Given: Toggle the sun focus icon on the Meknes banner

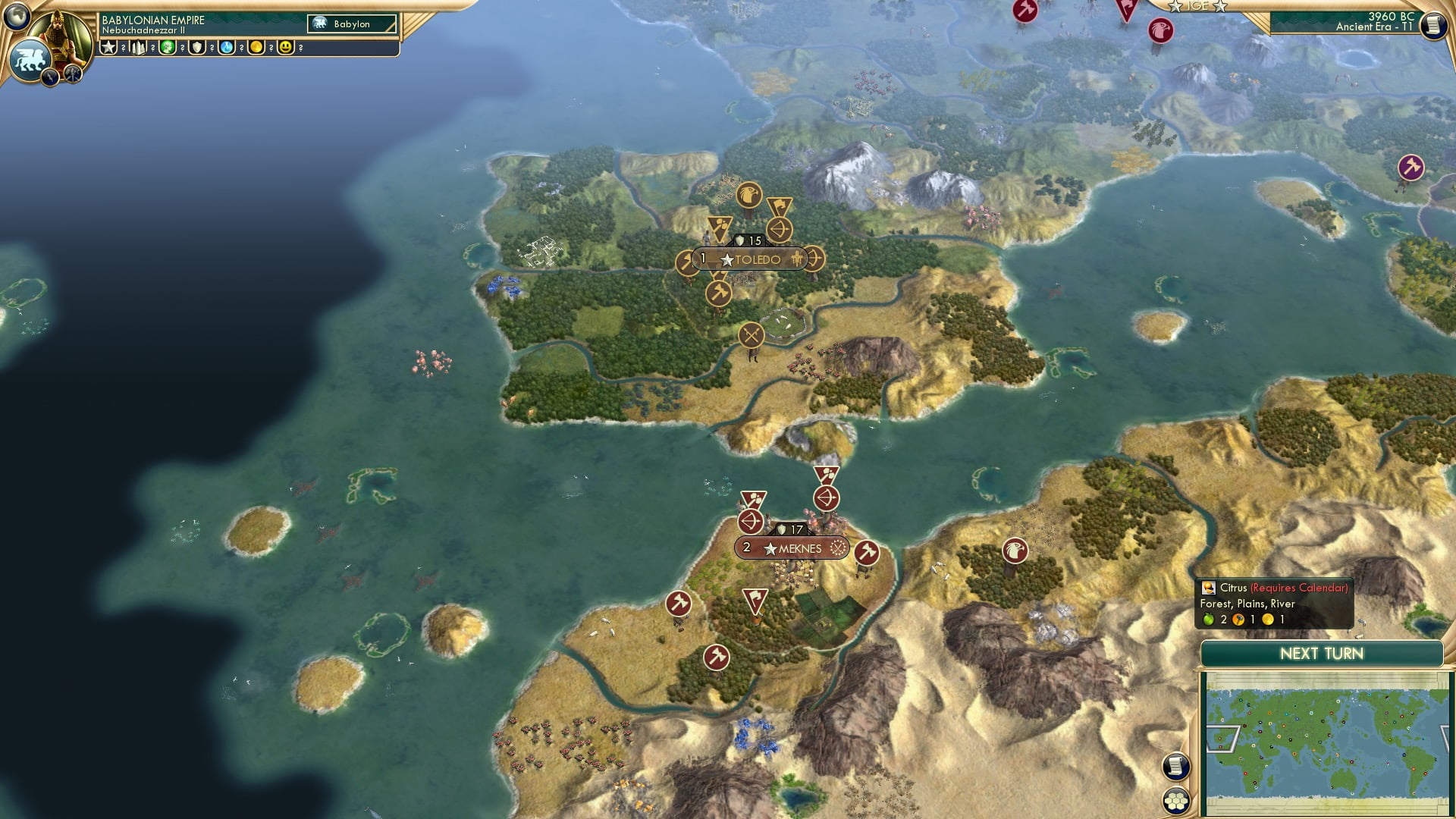Looking at the screenshot, I should [838, 548].
